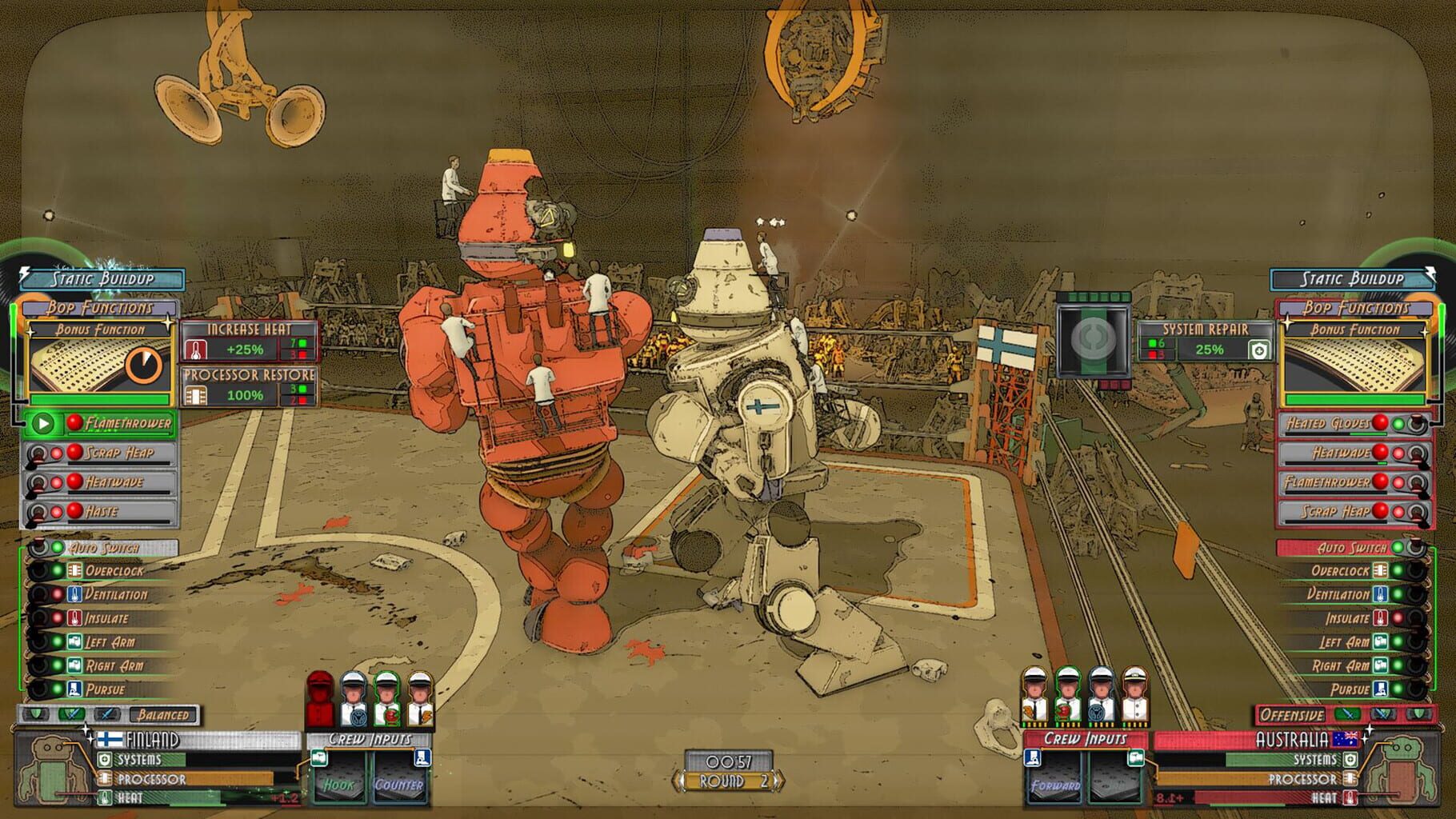Screen dimensions: 1456x819
Task: Switch to the Hook crew input card
Action: click(340, 785)
